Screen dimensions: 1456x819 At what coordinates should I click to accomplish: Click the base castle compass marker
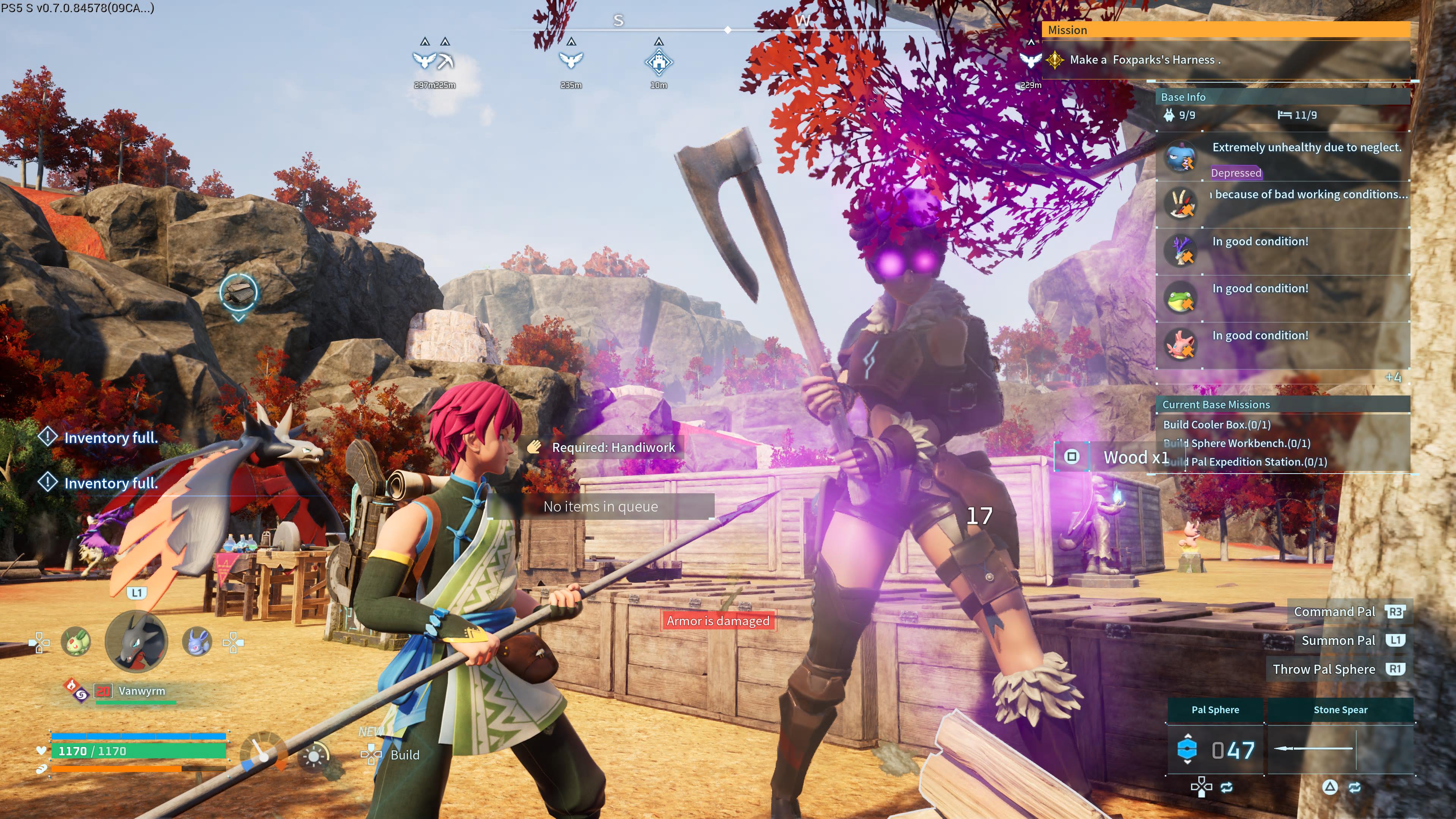[659, 62]
